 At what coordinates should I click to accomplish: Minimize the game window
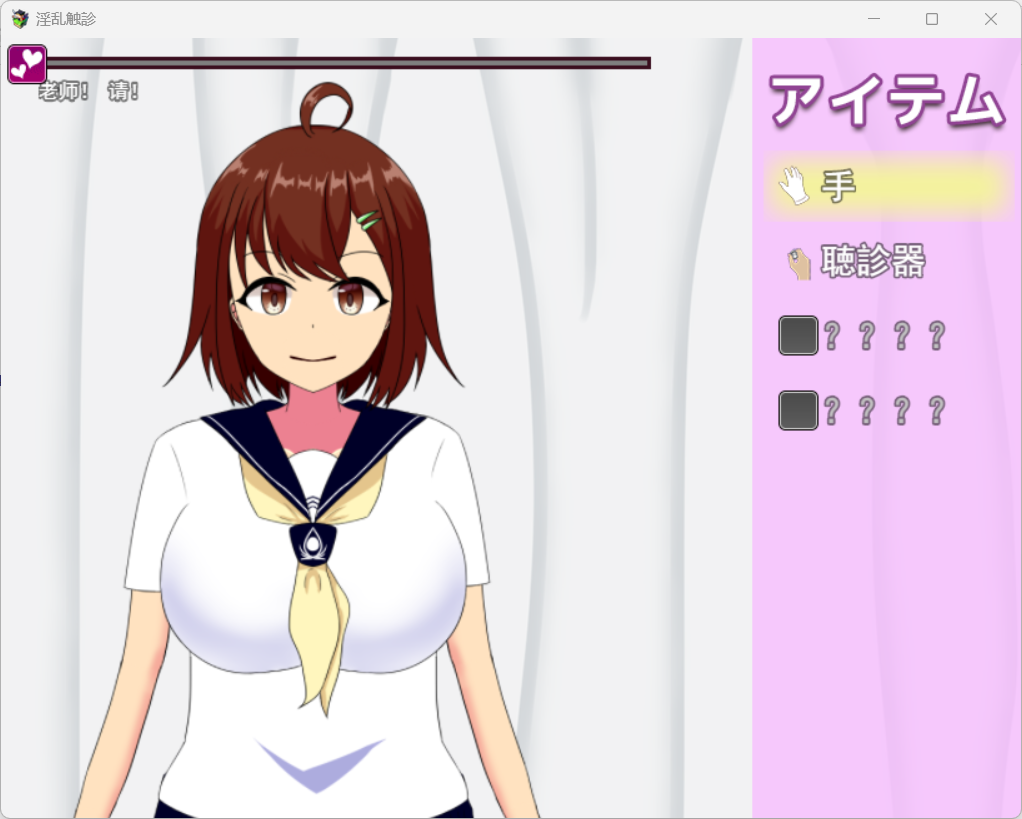[x=873, y=19]
